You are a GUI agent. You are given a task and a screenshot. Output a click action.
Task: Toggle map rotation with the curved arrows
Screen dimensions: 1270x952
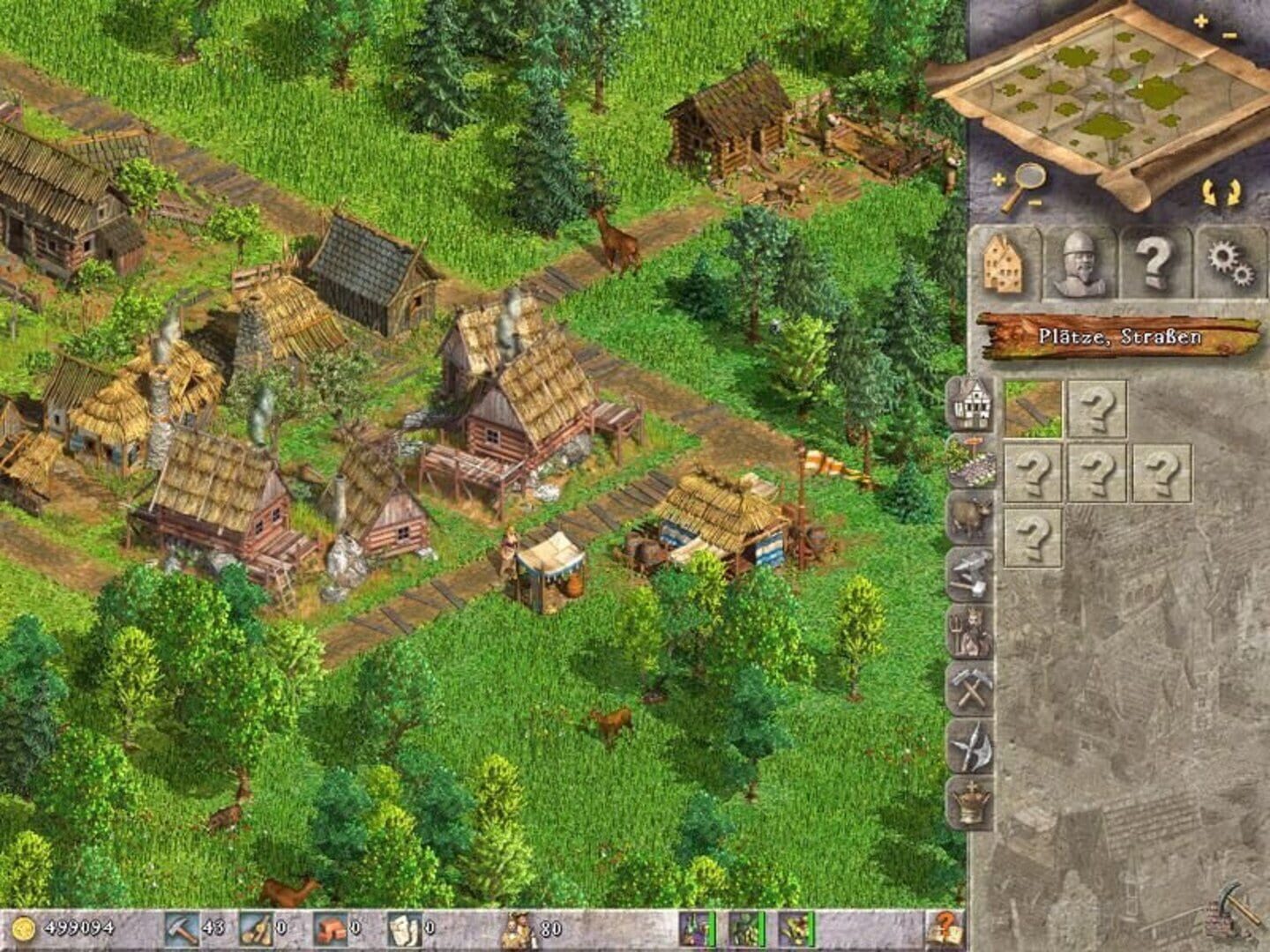point(1217,189)
